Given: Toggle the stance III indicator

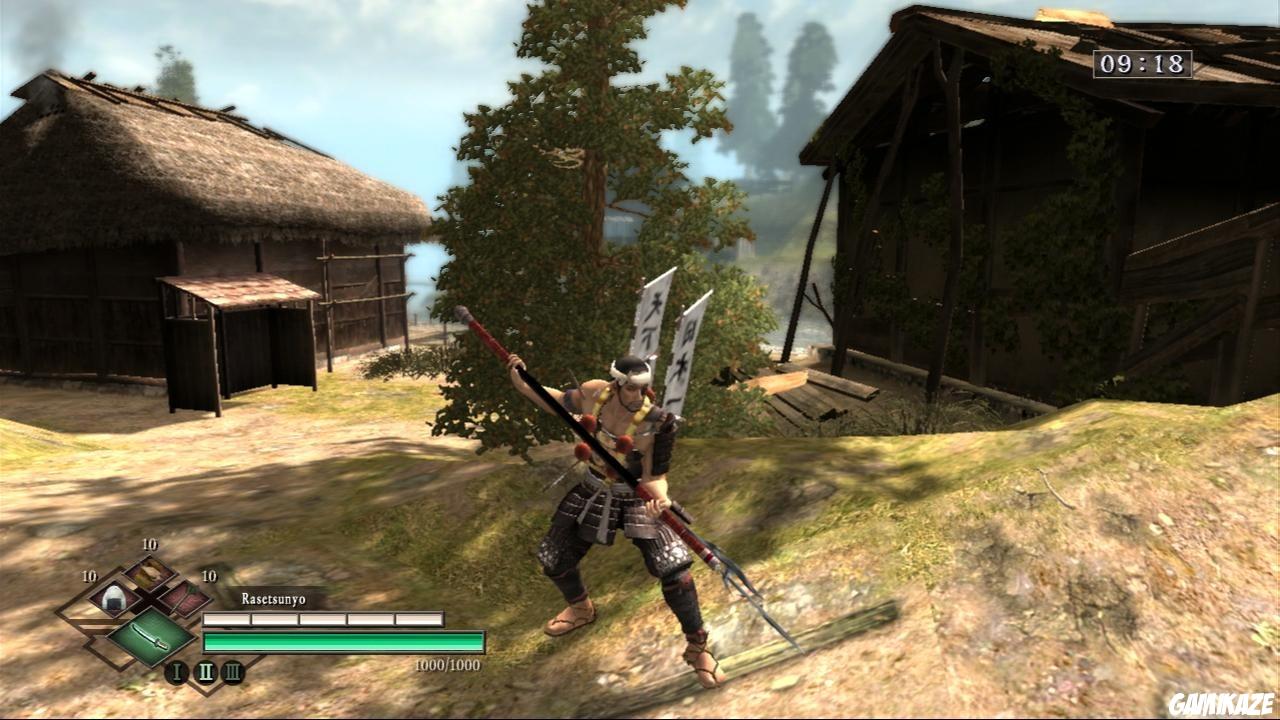Looking at the screenshot, I should [x=234, y=672].
